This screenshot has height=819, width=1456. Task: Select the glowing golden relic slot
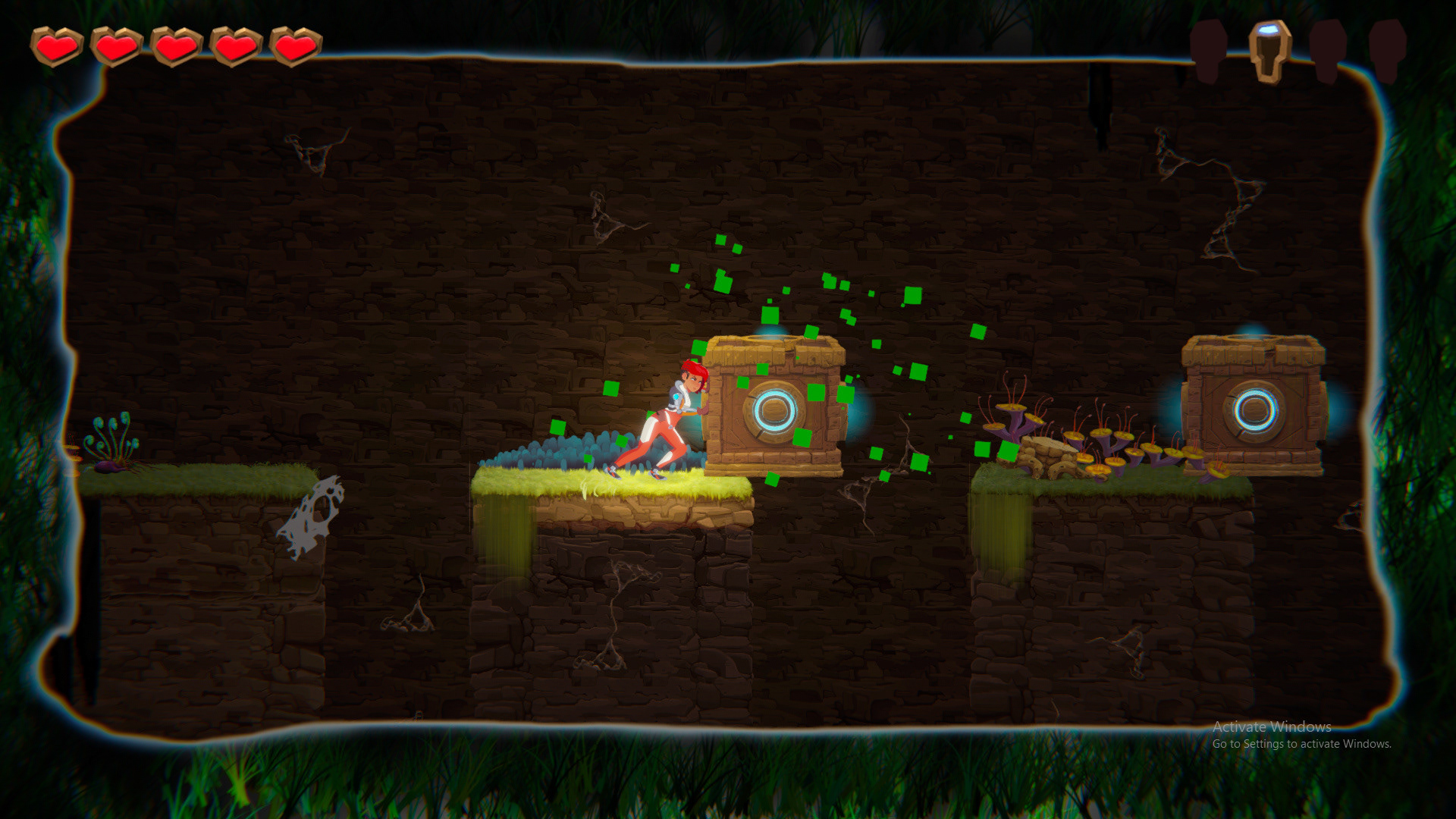[1269, 50]
